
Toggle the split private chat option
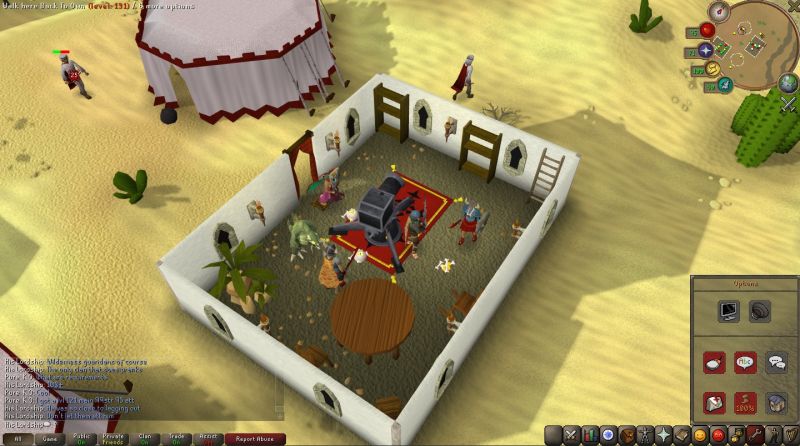(776, 362)
